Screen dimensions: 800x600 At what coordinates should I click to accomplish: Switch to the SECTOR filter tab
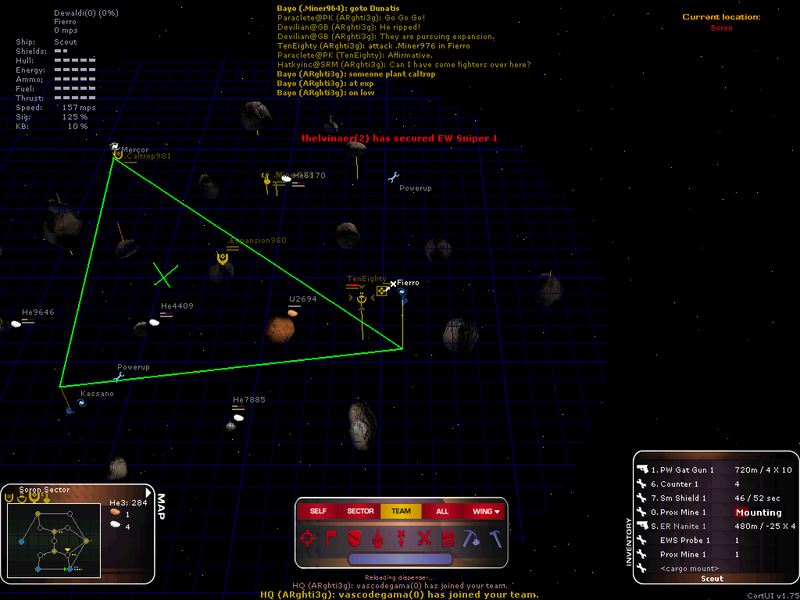360,511
